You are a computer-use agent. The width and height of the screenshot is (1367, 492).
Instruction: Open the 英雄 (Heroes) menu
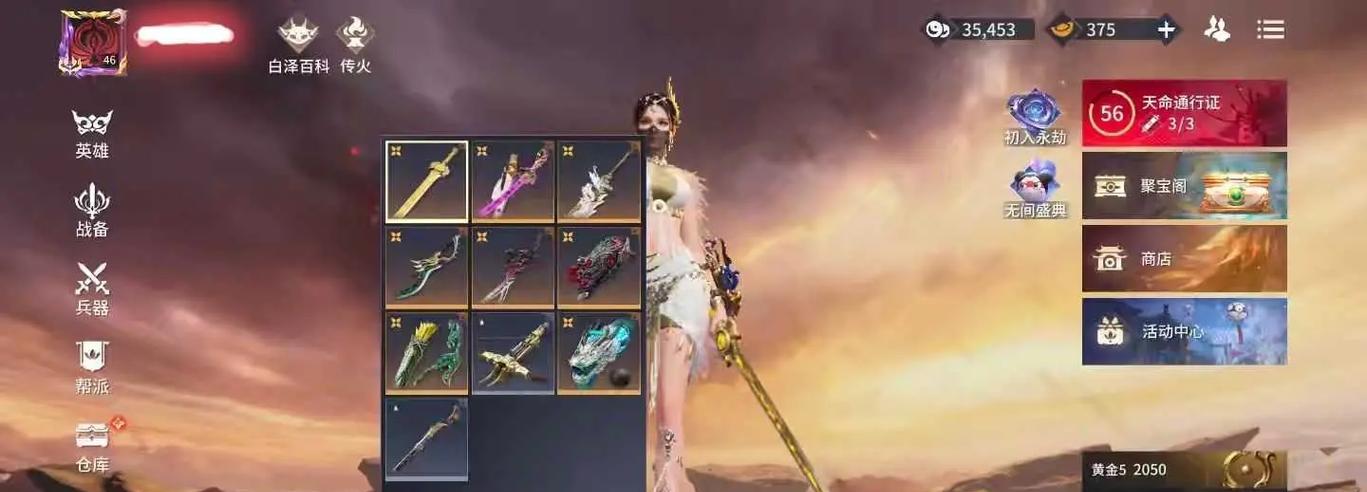92,132
